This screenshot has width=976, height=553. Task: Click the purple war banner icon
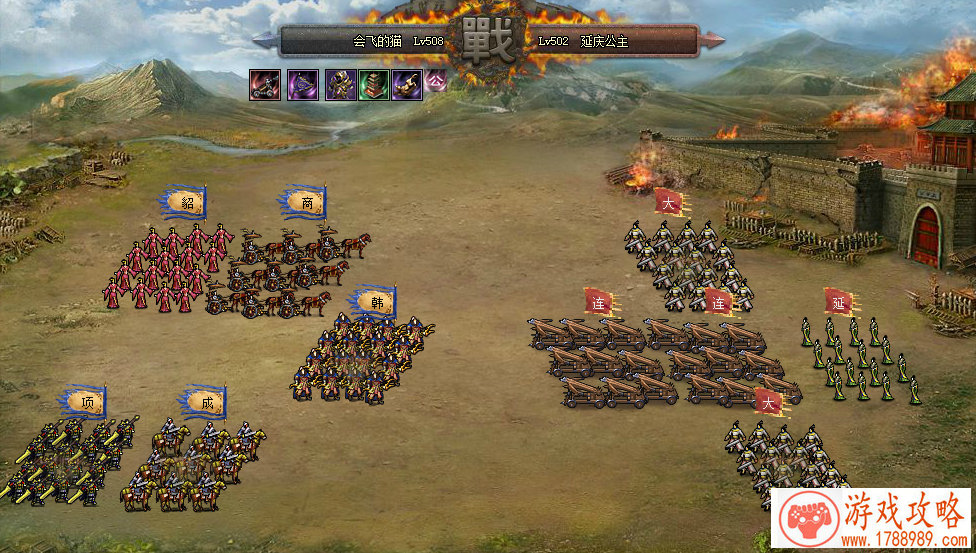tap(303, 85)
